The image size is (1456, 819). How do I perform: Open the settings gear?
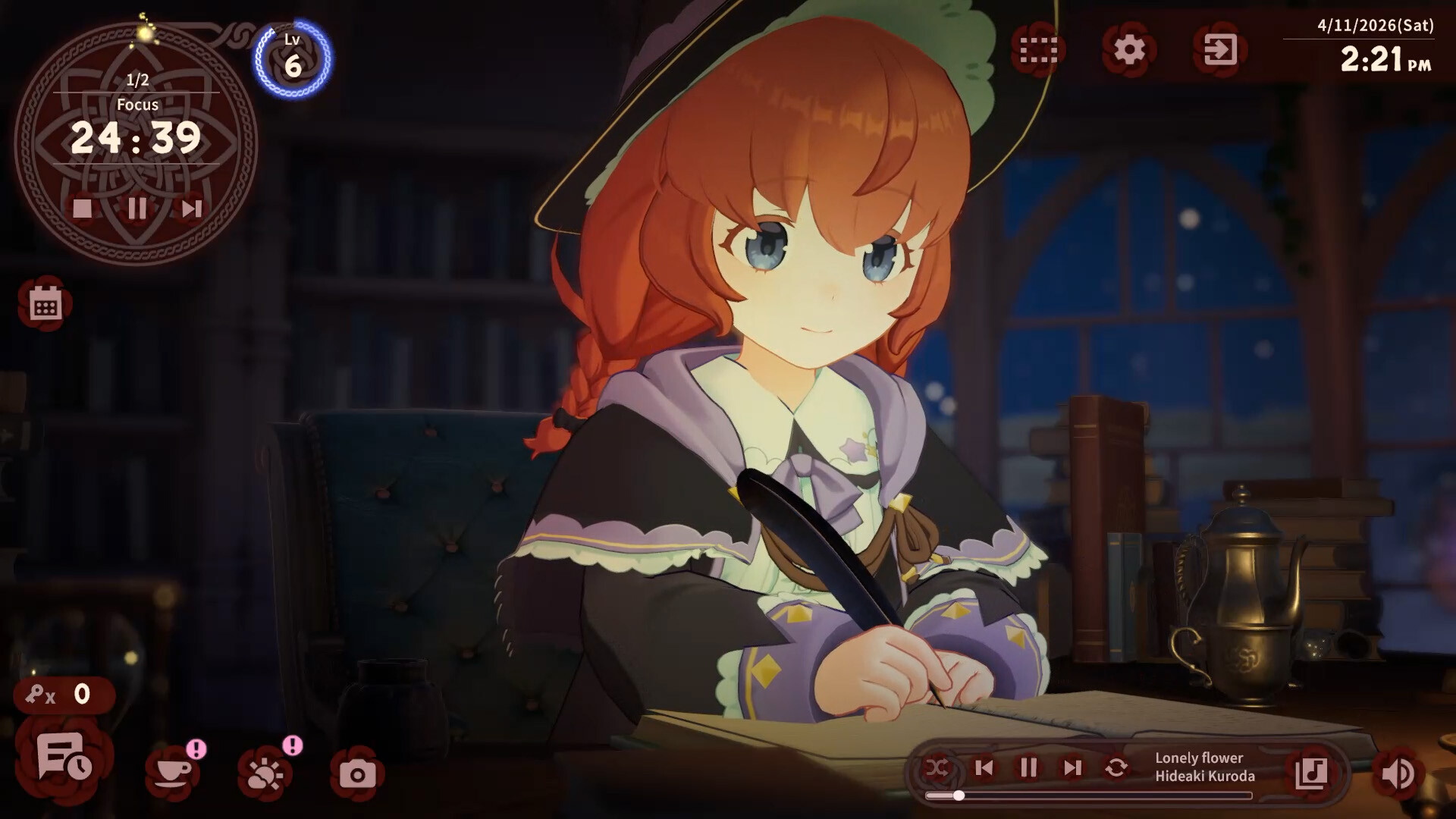click(x=1128, y=50)
